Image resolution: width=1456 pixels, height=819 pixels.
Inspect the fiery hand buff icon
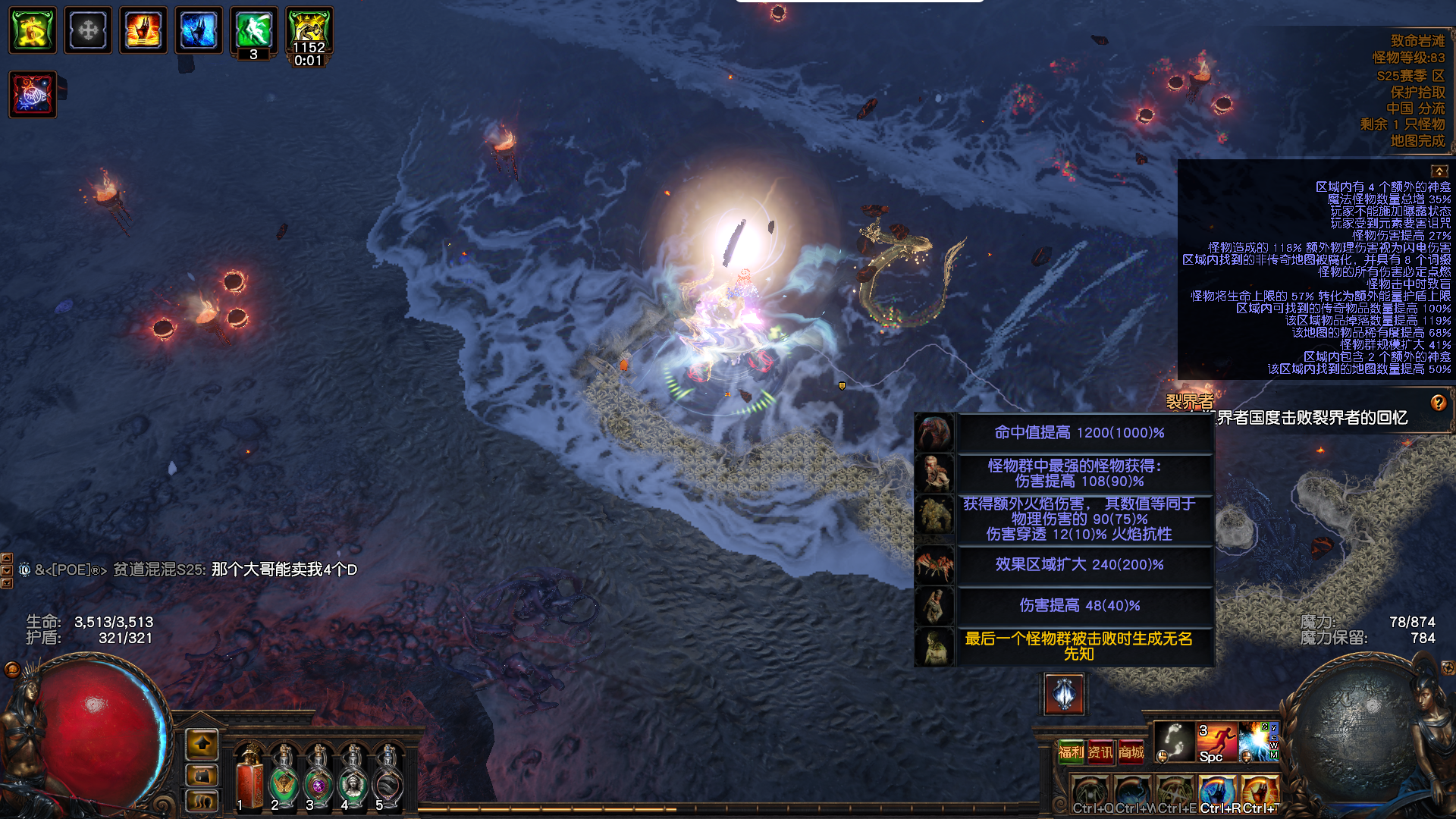[143, 30]
